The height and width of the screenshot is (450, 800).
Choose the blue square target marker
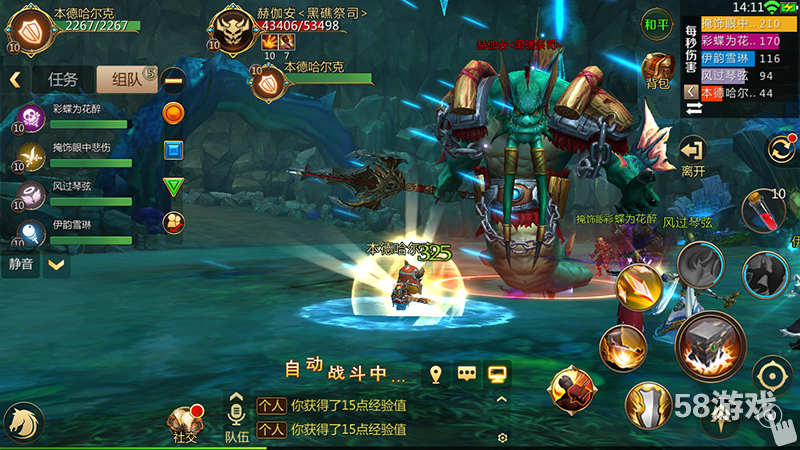pyautogui.click(x=173, y=151)
